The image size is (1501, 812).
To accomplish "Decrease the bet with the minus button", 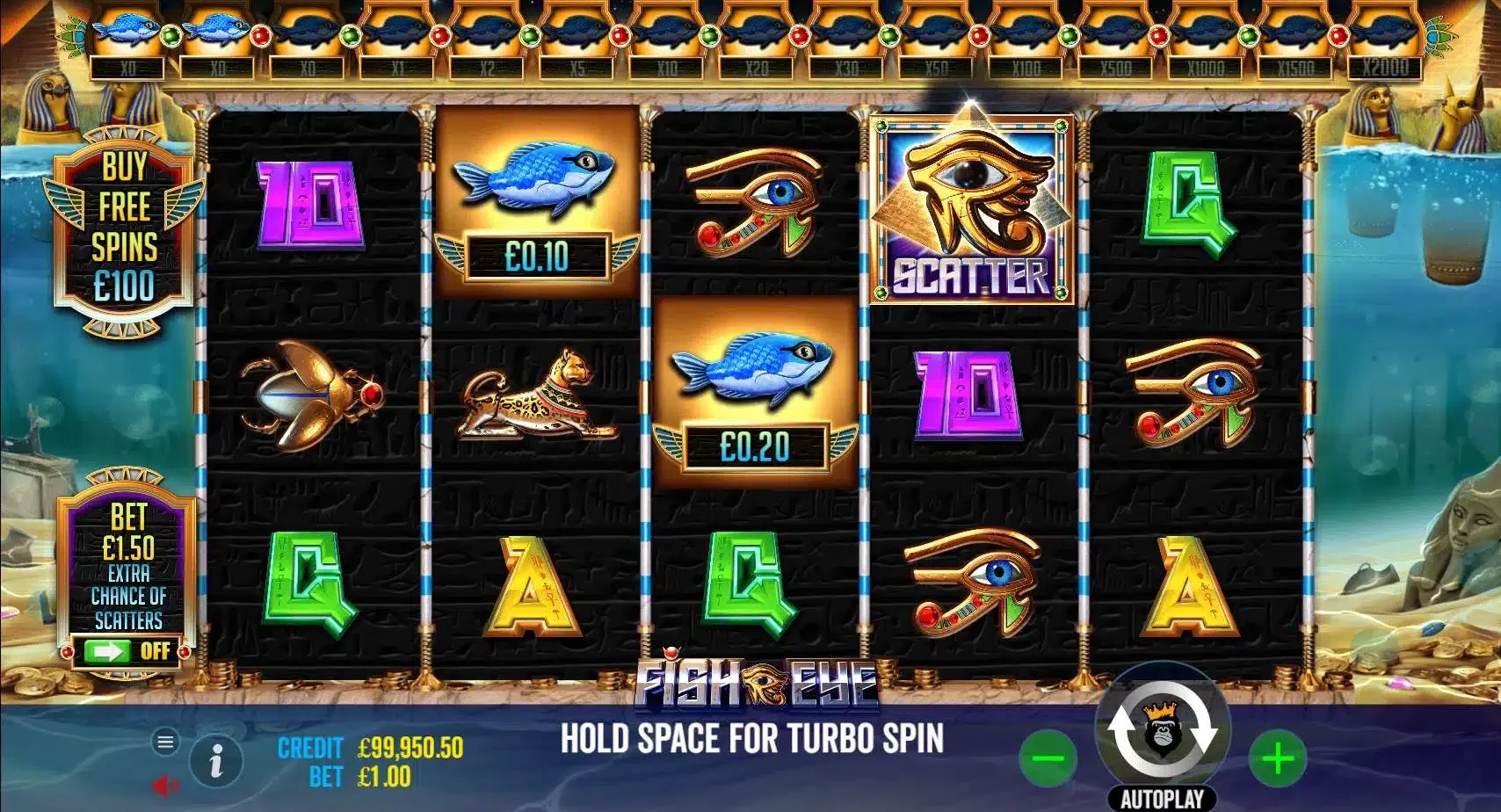I will 1048,758.
